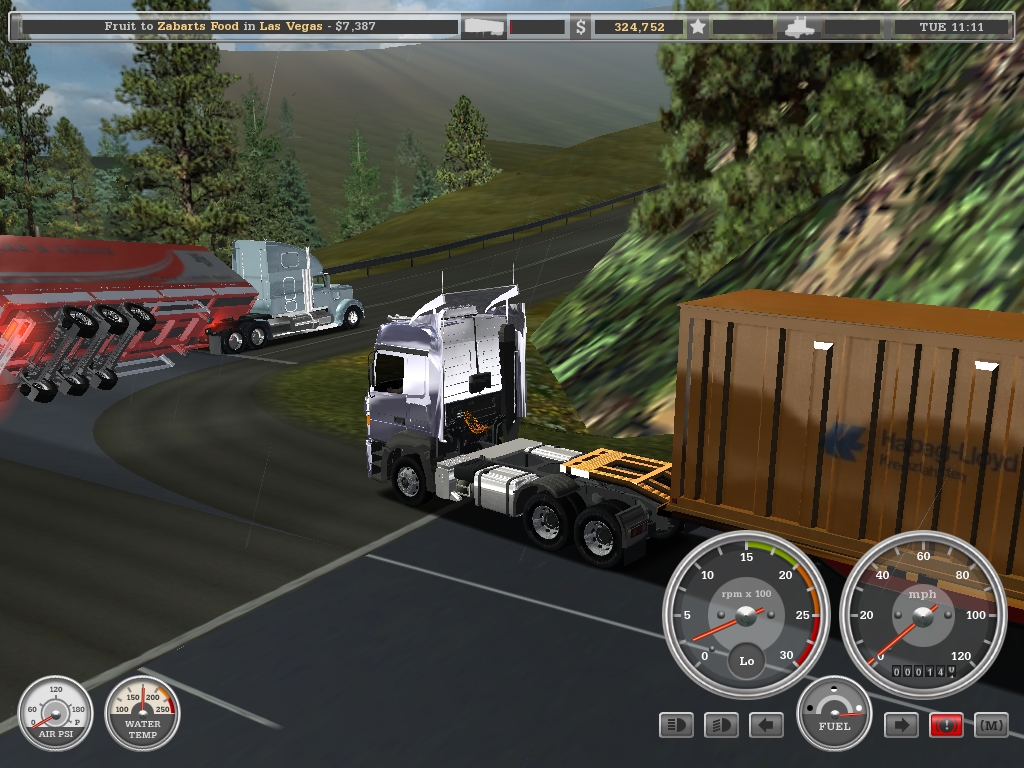This screenshot has width=1024, height=768.
Task: Click the red parking brake warning button
Action: [x=946, y=725]
